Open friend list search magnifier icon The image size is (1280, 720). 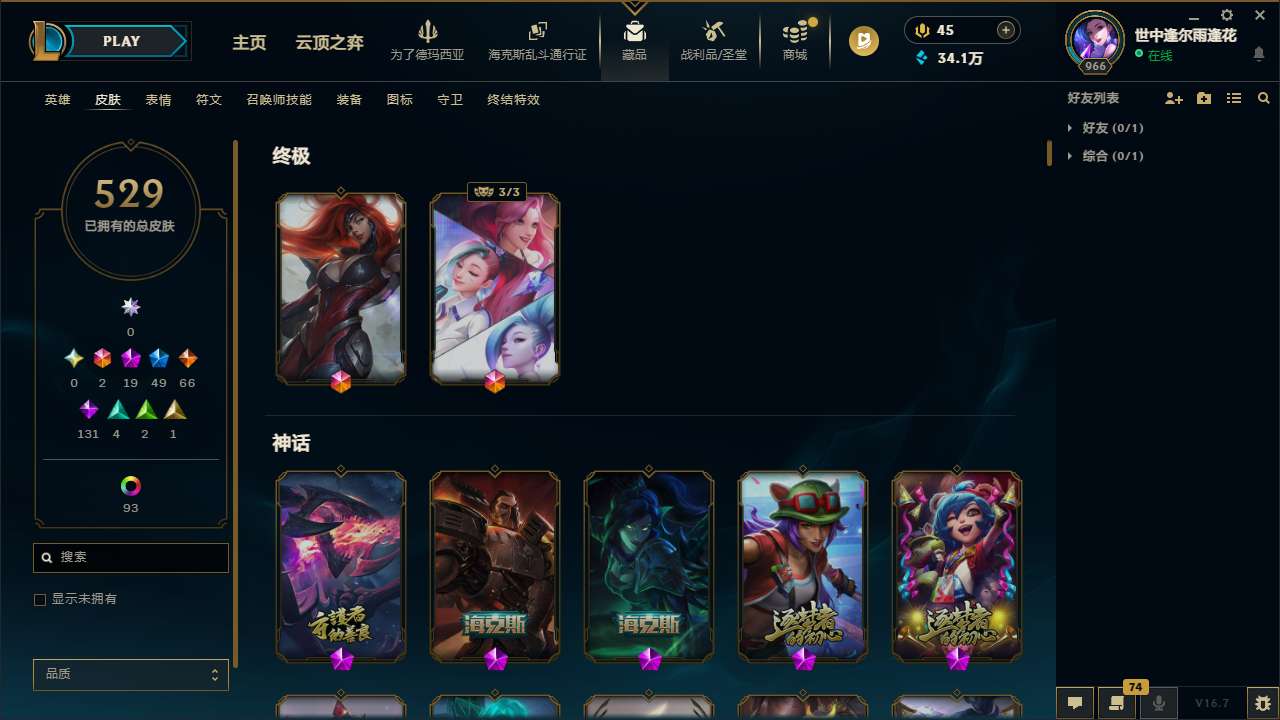(x=1264, y=98)
